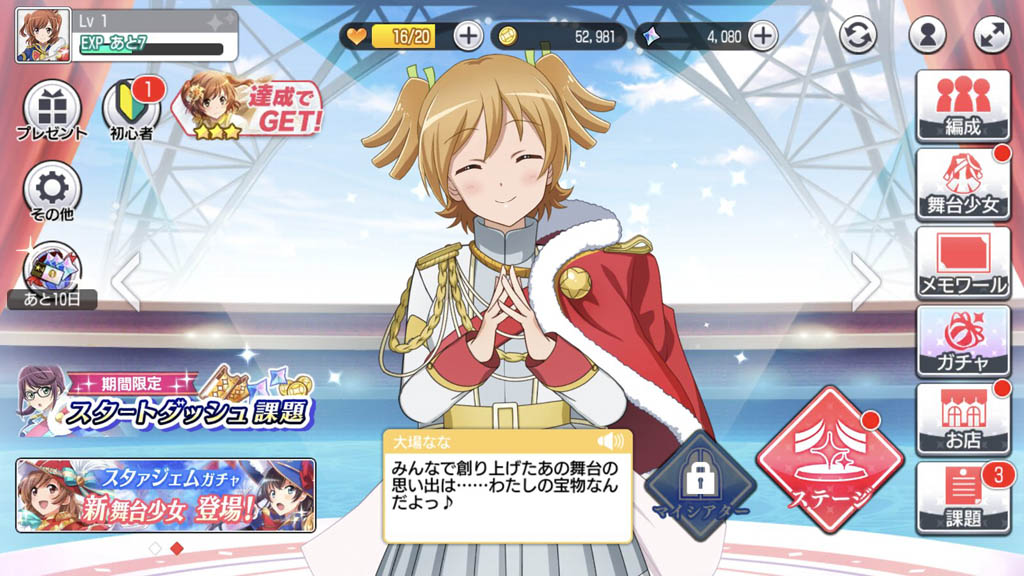Open the プレゼント gift box
The image size is (1024, 576).
(51, 110)
